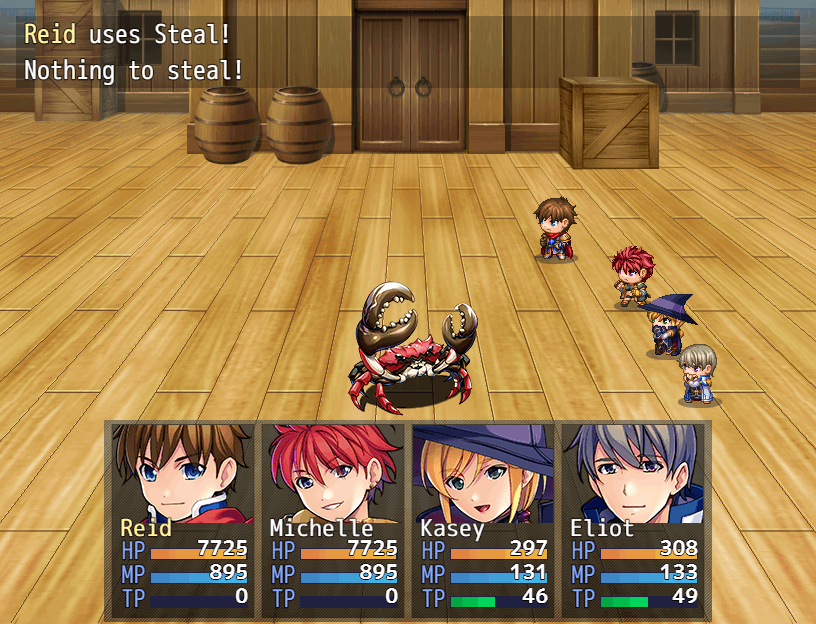Pick Eliot's portrait card
This screenshot has width=816, height=624.
point(633,518)
